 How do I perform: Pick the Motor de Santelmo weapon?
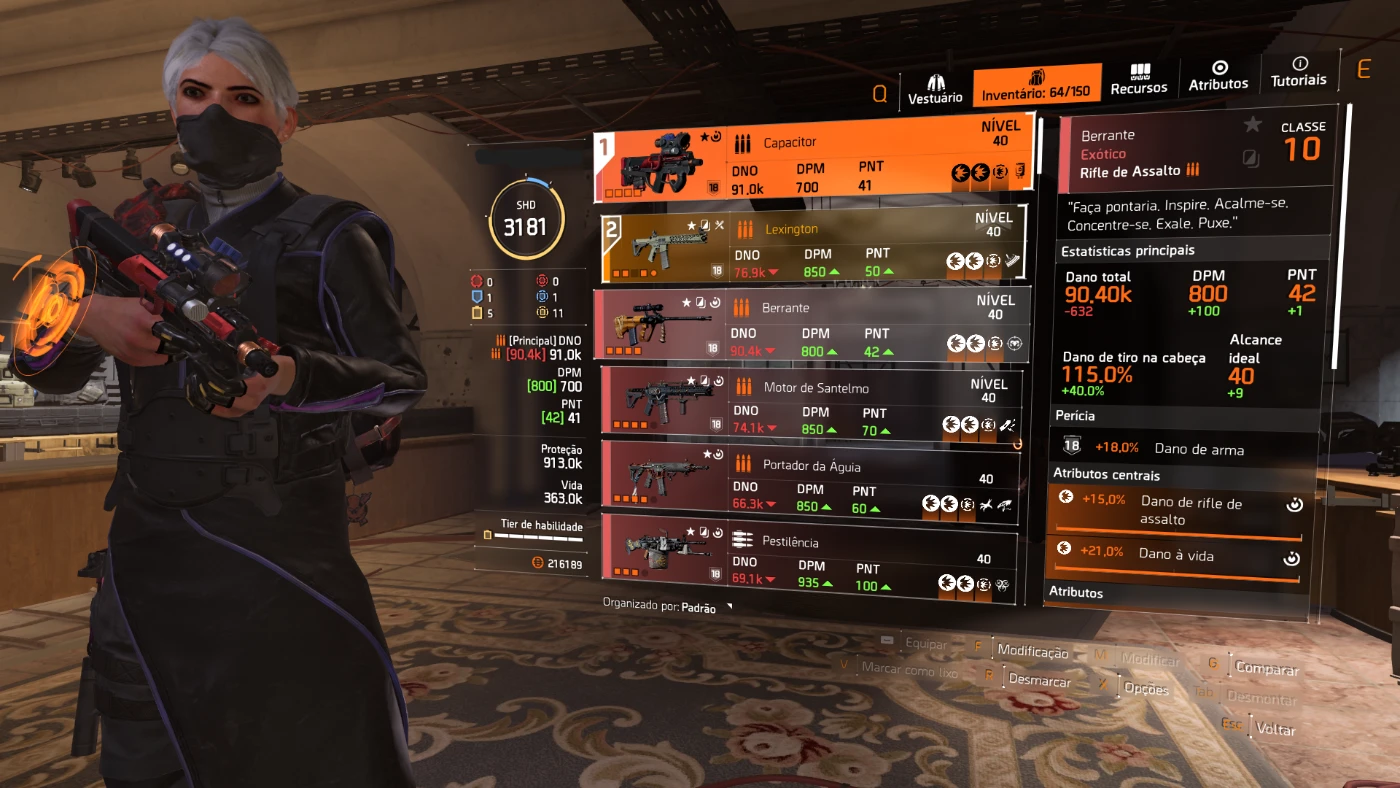[x=812, y=404]
